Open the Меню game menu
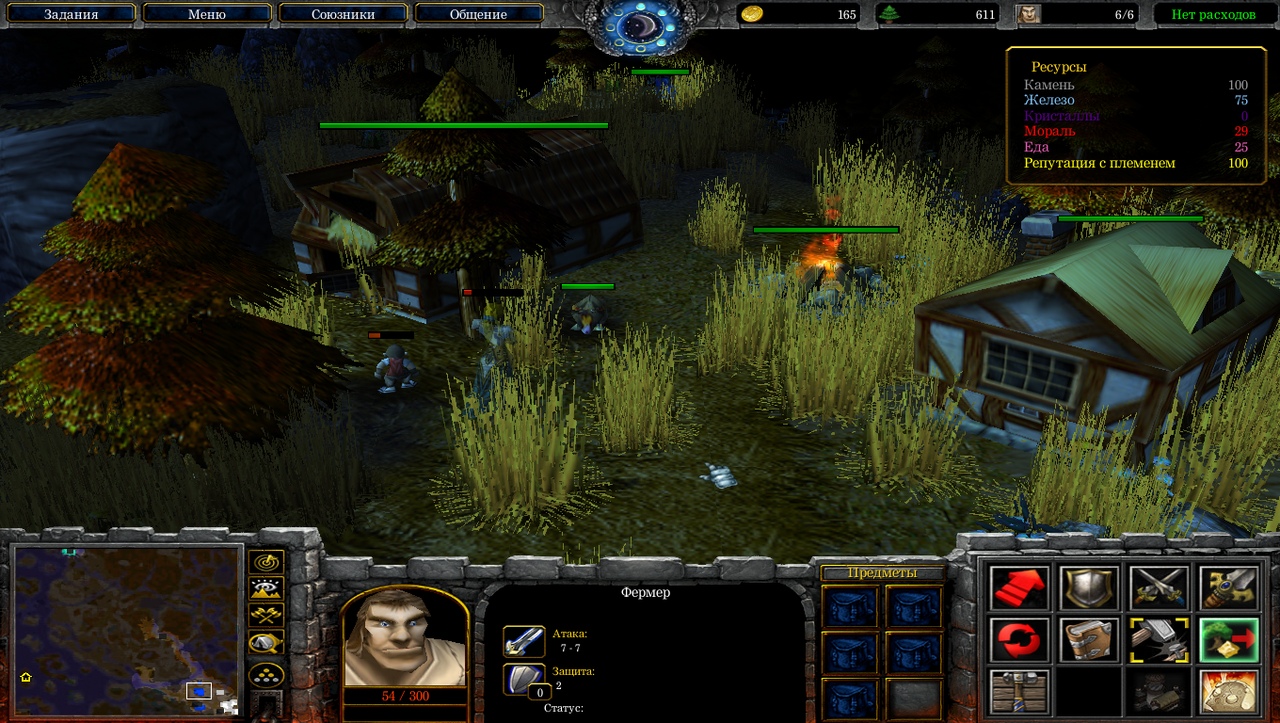1280x723 pixels. tap(206, 15)
